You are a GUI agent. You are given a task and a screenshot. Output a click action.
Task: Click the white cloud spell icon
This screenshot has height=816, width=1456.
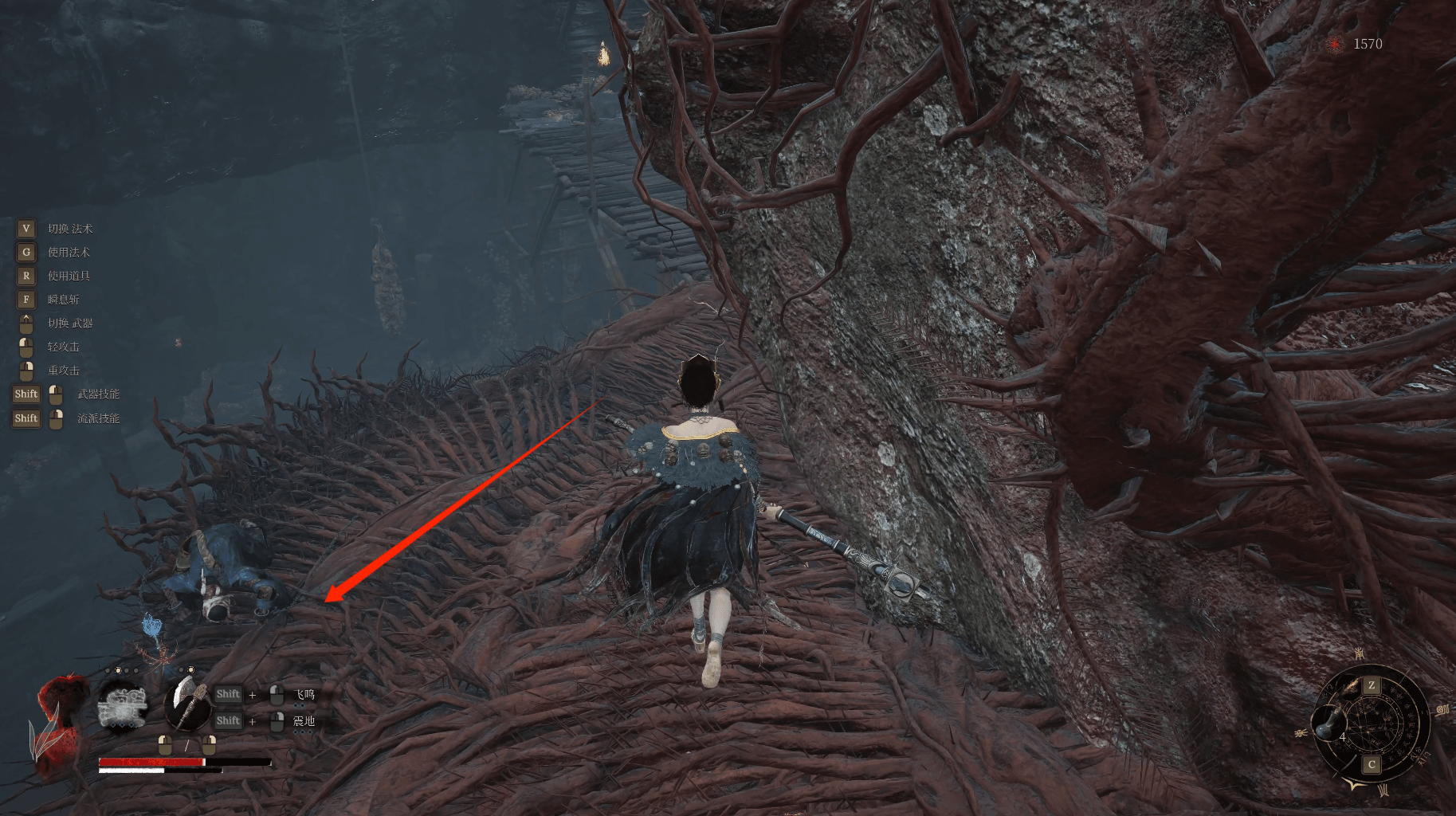(x=122, y=707)
